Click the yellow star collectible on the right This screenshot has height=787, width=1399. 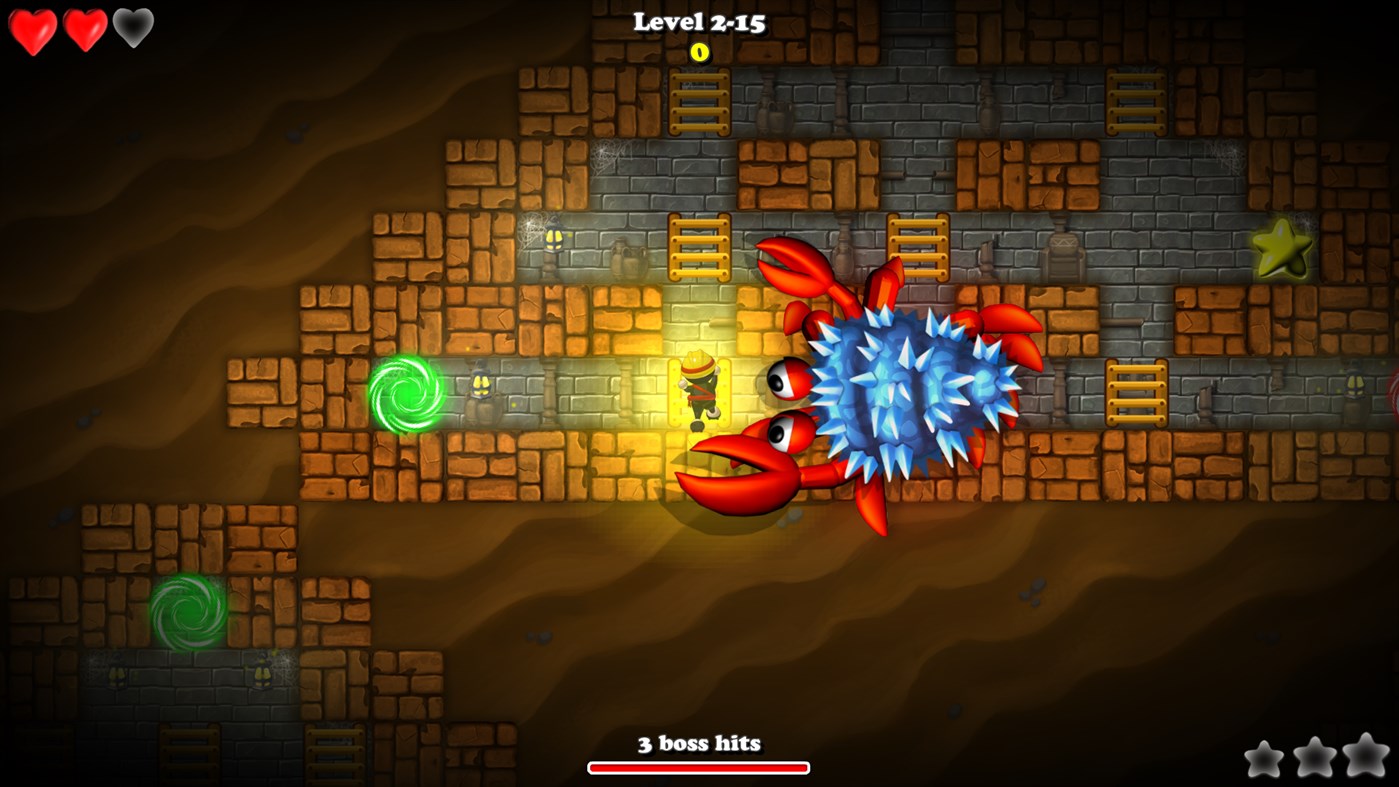(x=1283, y=250)
